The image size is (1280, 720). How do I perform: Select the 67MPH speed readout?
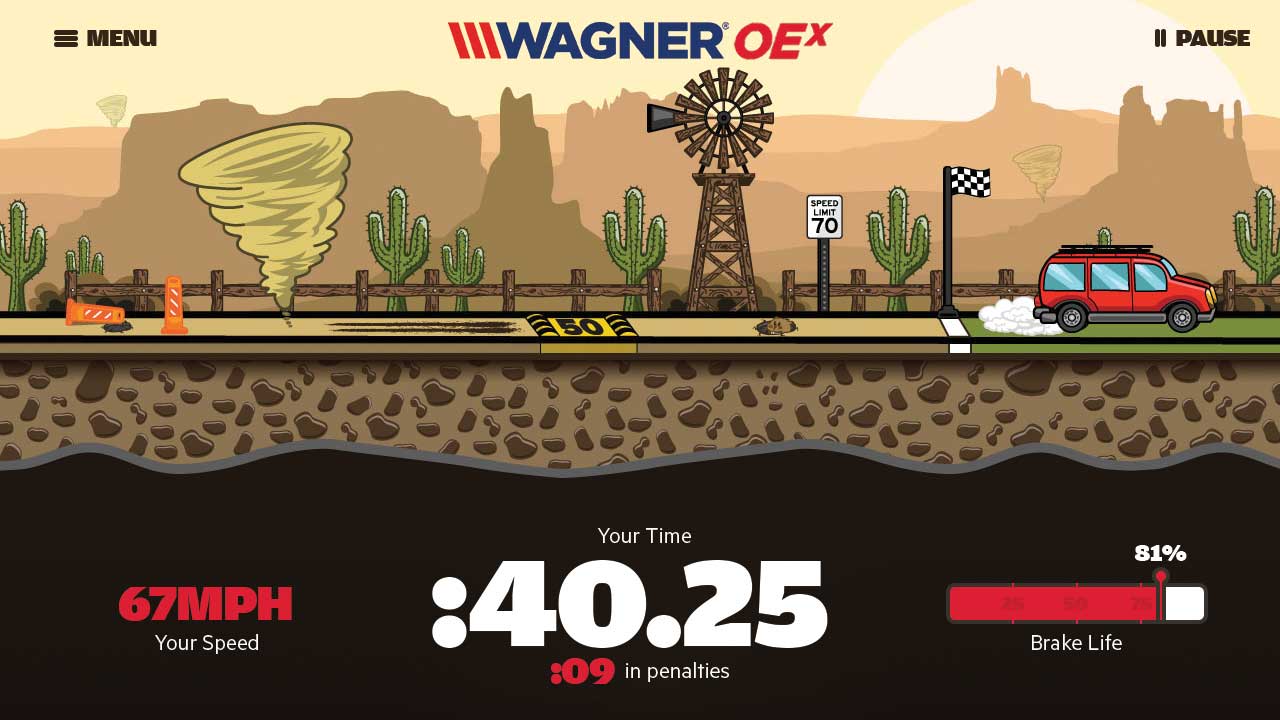(205, 605)
